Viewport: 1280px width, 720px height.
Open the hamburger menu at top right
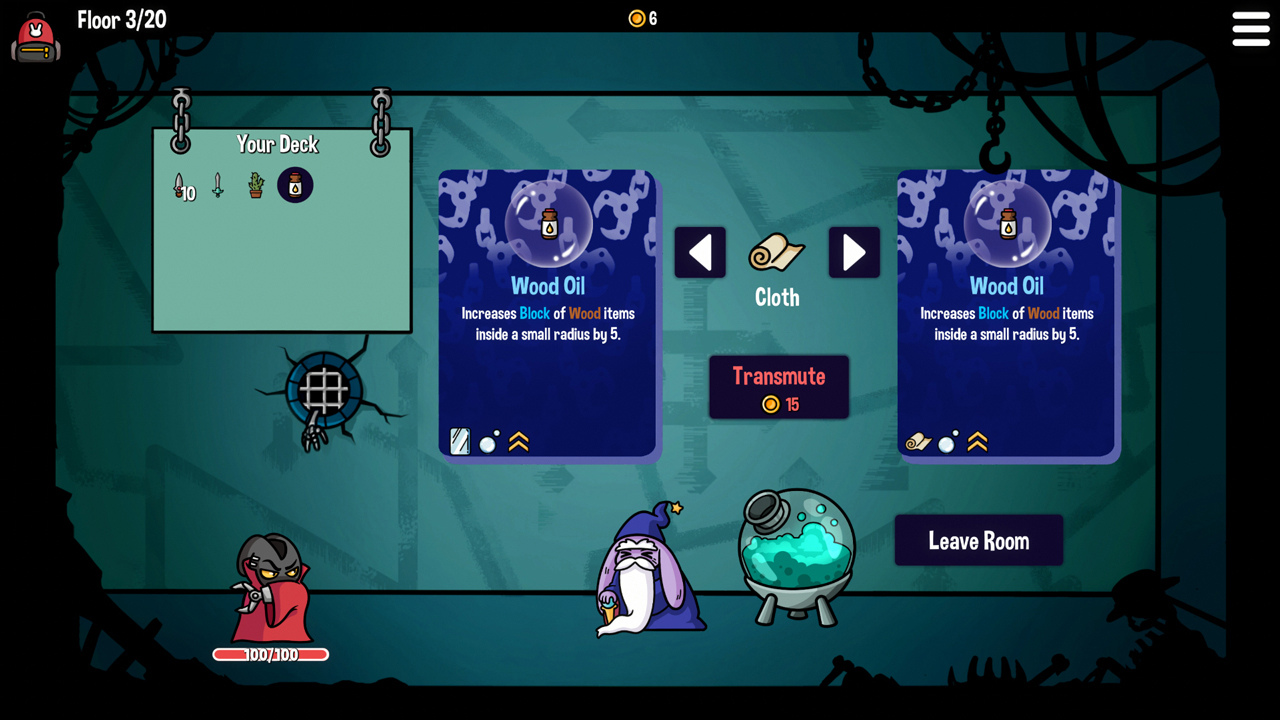pos(1251,29)
